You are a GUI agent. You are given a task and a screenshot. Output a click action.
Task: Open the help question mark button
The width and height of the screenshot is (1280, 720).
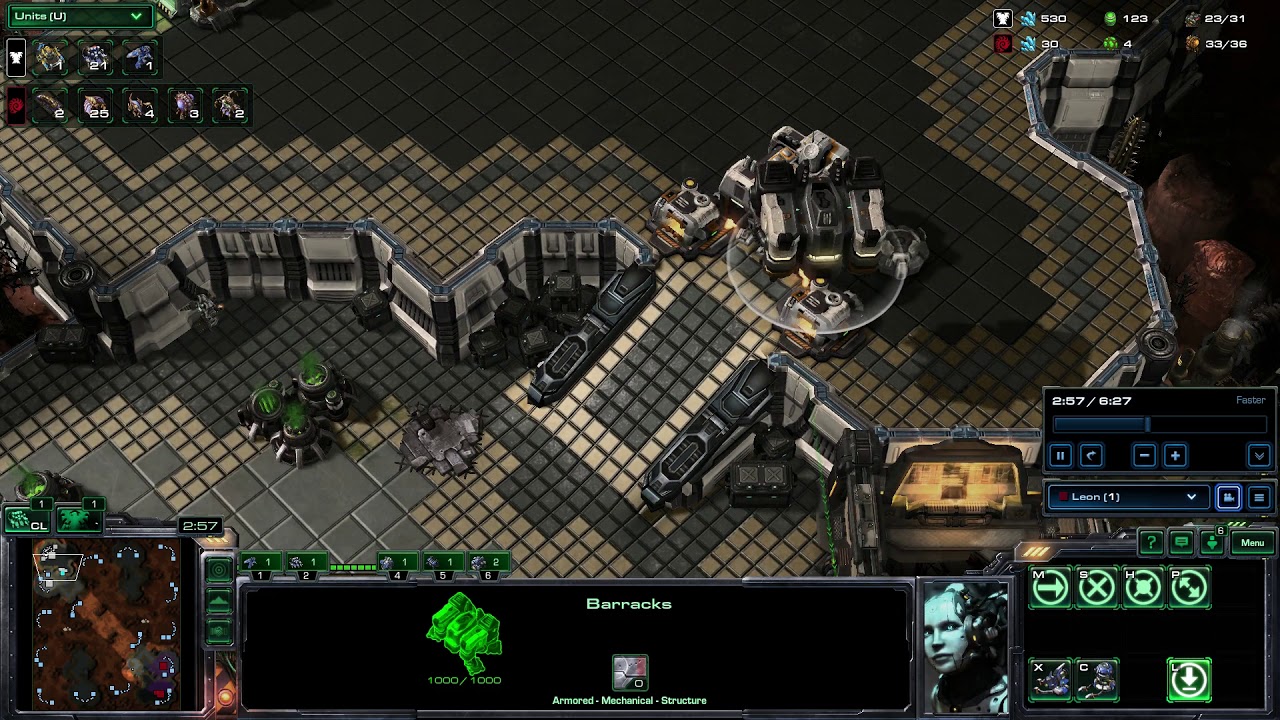point(1151,543)
